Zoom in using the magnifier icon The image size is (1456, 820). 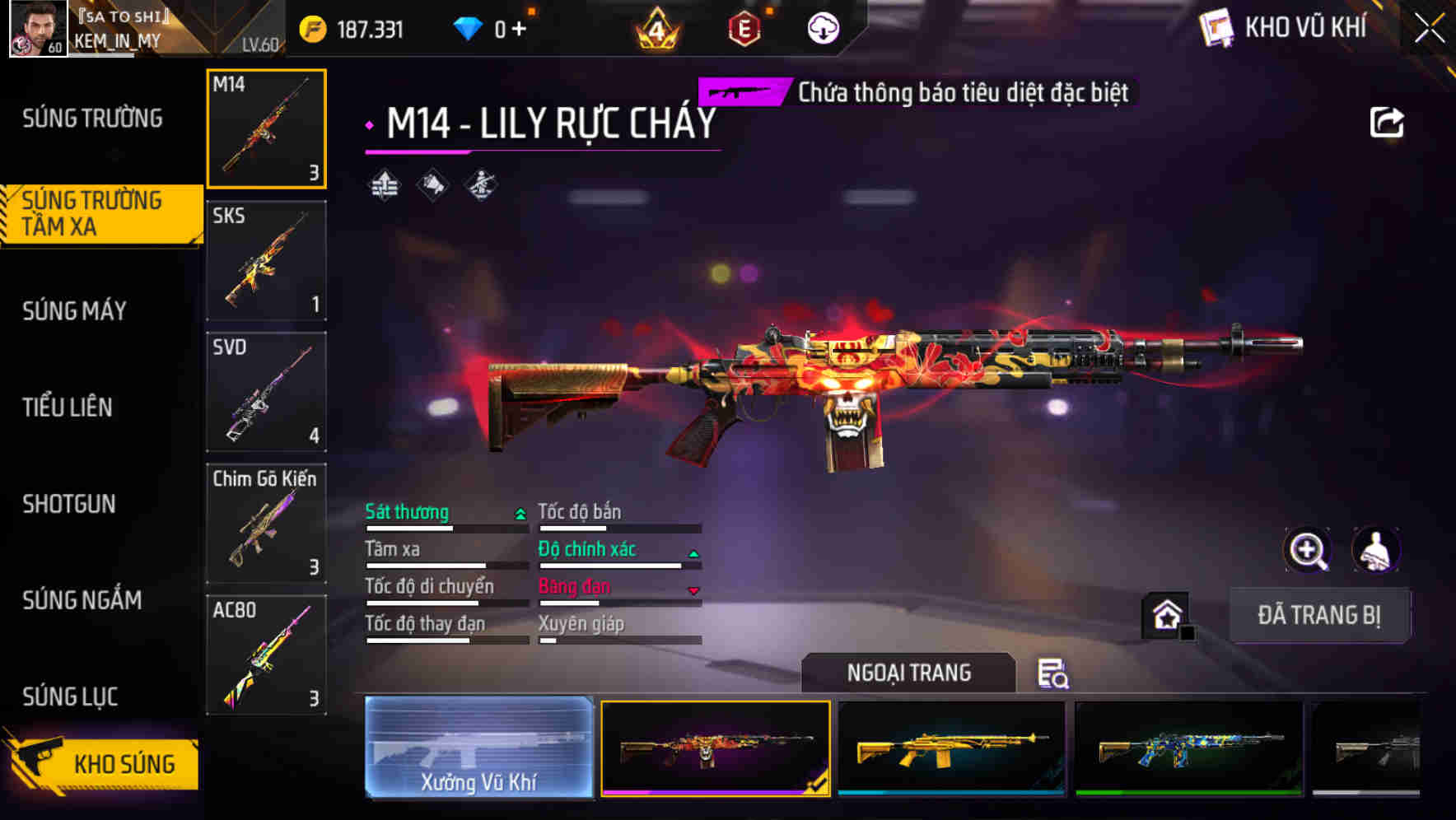click(1306, 549)
